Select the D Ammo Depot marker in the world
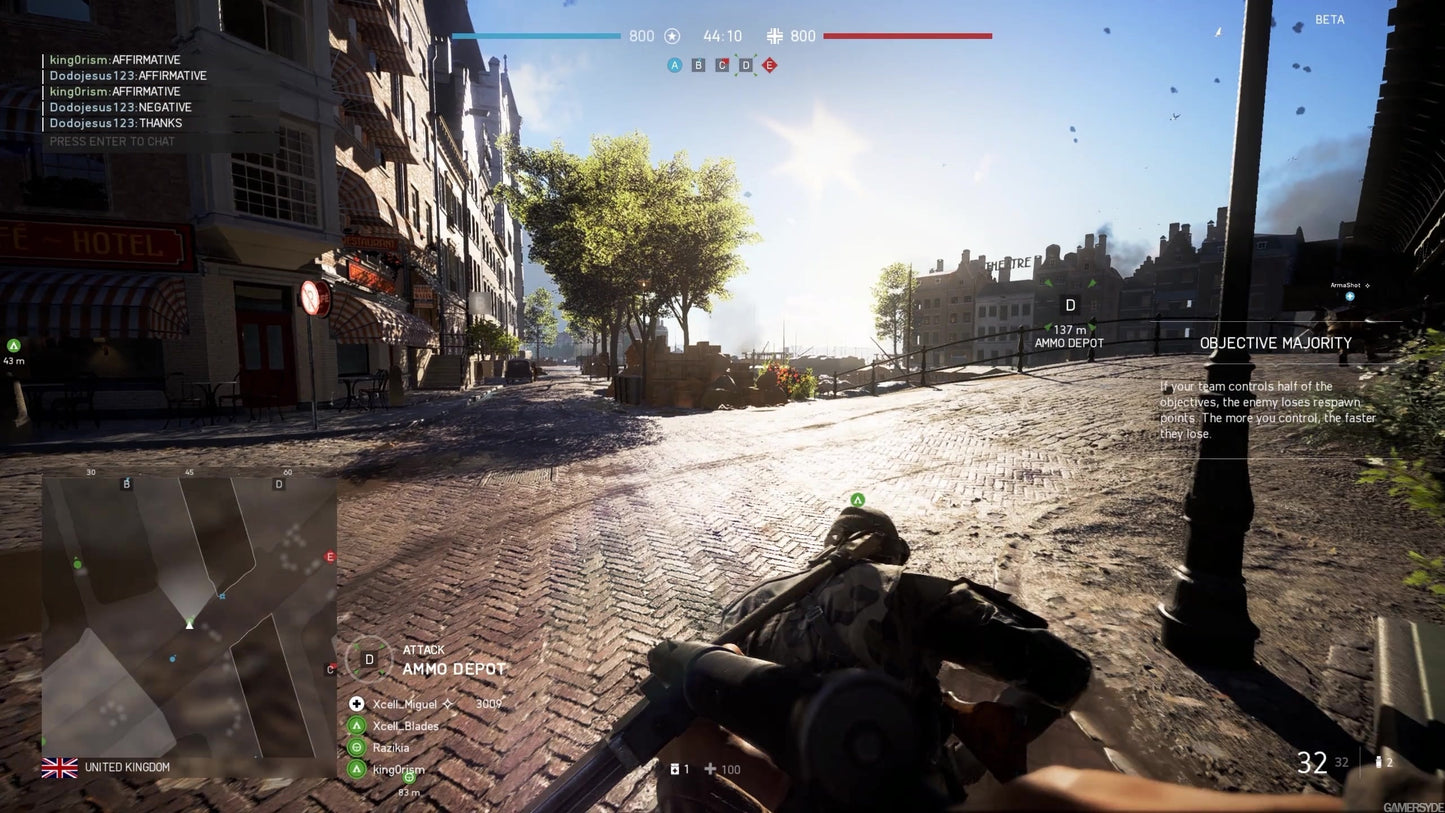The width and height of the screenshot is (1445, 813). click(1069, 304)
